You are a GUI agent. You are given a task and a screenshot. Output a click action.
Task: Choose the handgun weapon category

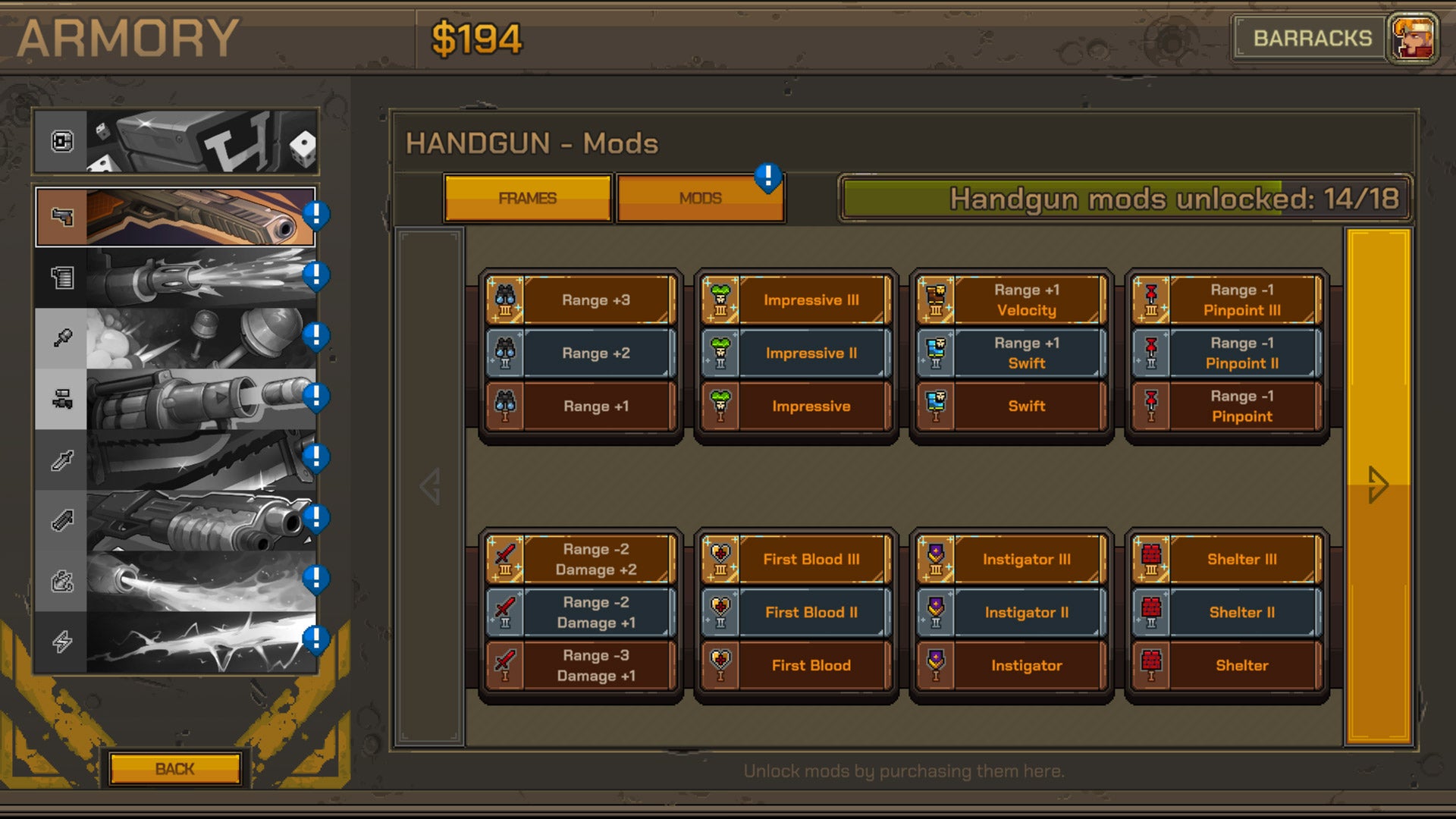coord(176,217)
